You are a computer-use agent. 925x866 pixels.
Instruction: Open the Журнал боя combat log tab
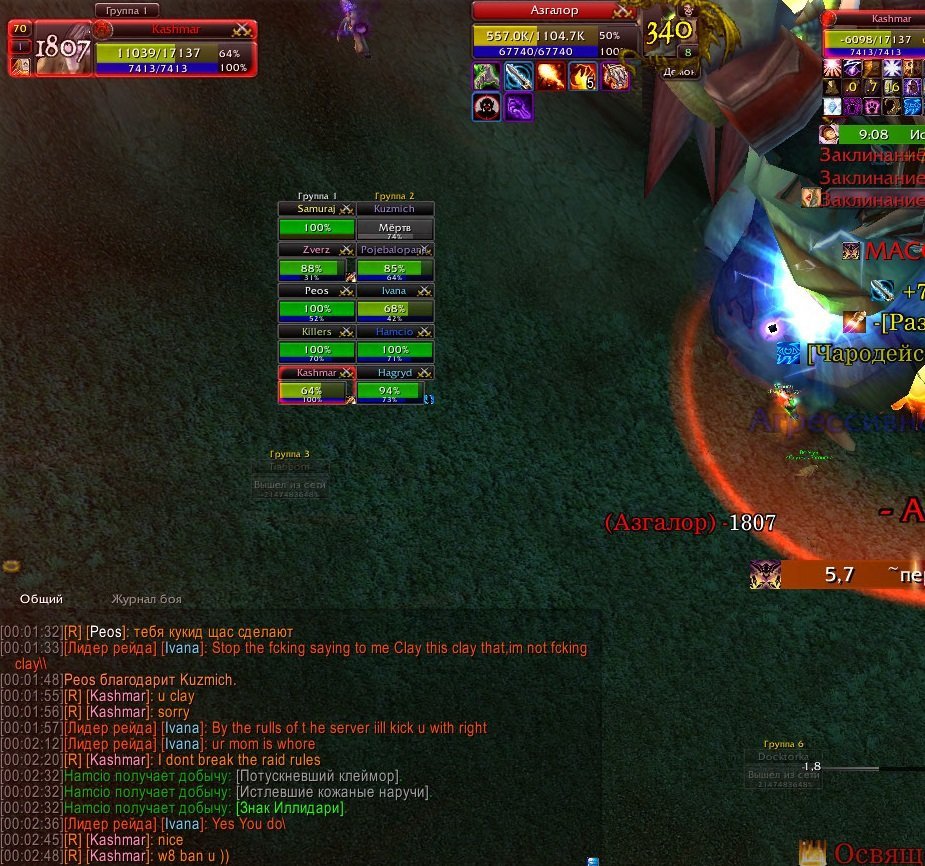[146, 599]
